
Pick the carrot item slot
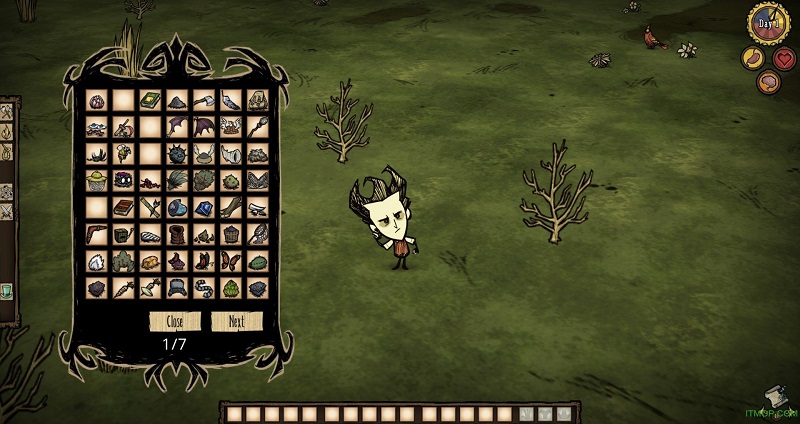coord(123,289)
